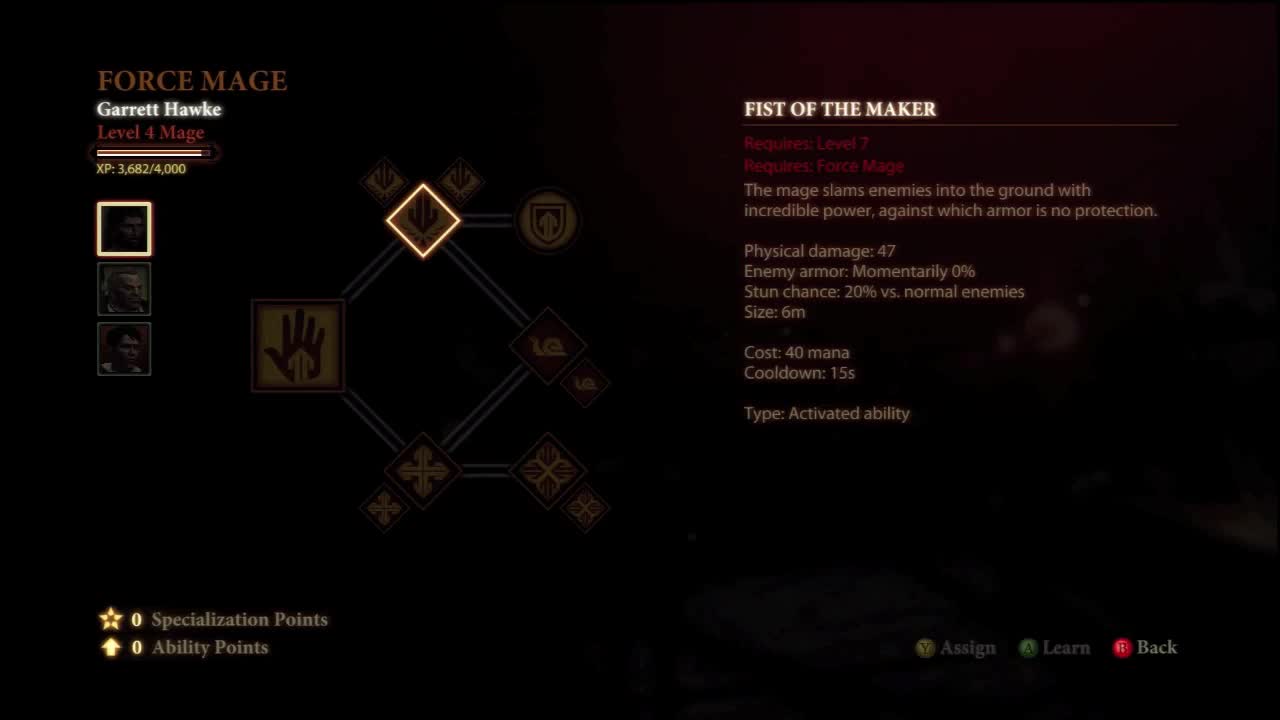Click the Assign option

pyautogui.click(x=957, y=648)
